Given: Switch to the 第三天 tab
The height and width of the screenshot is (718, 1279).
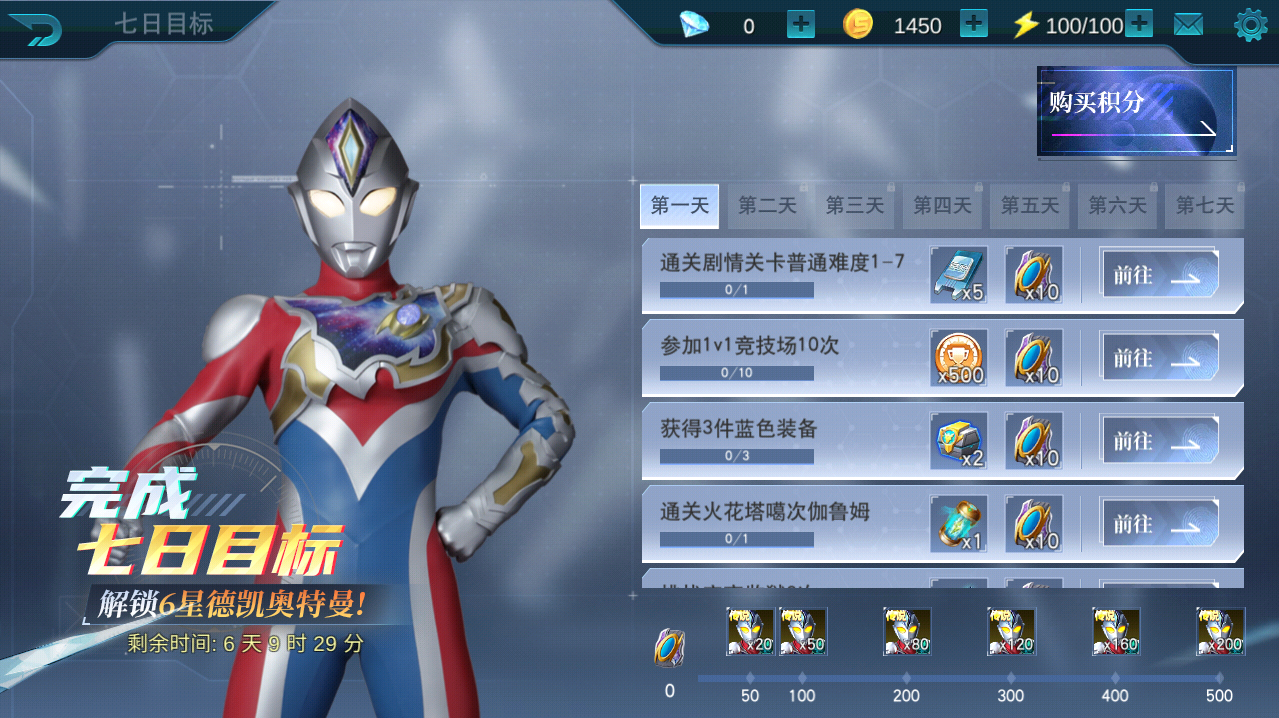Looking at the screenshot, I should tap(855, 206).
